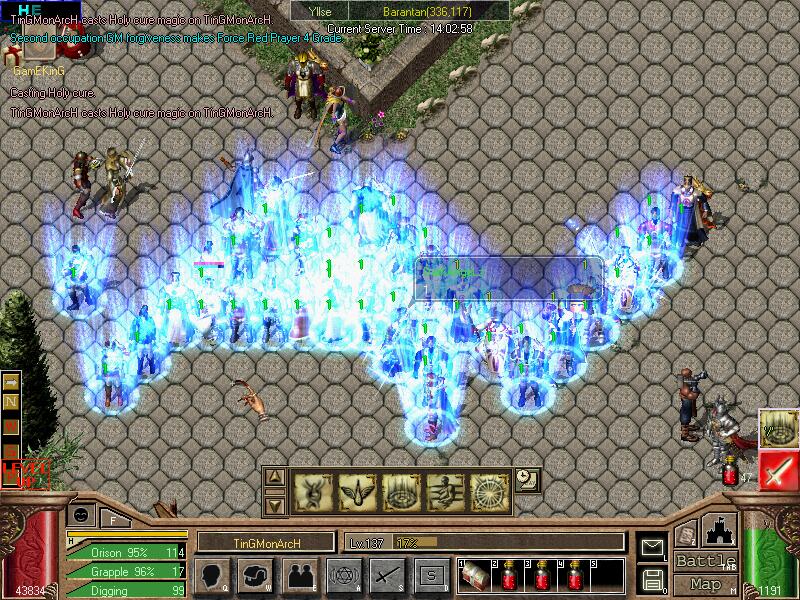
Task: Open the character head profile button
Action: [x=212, y=575]
